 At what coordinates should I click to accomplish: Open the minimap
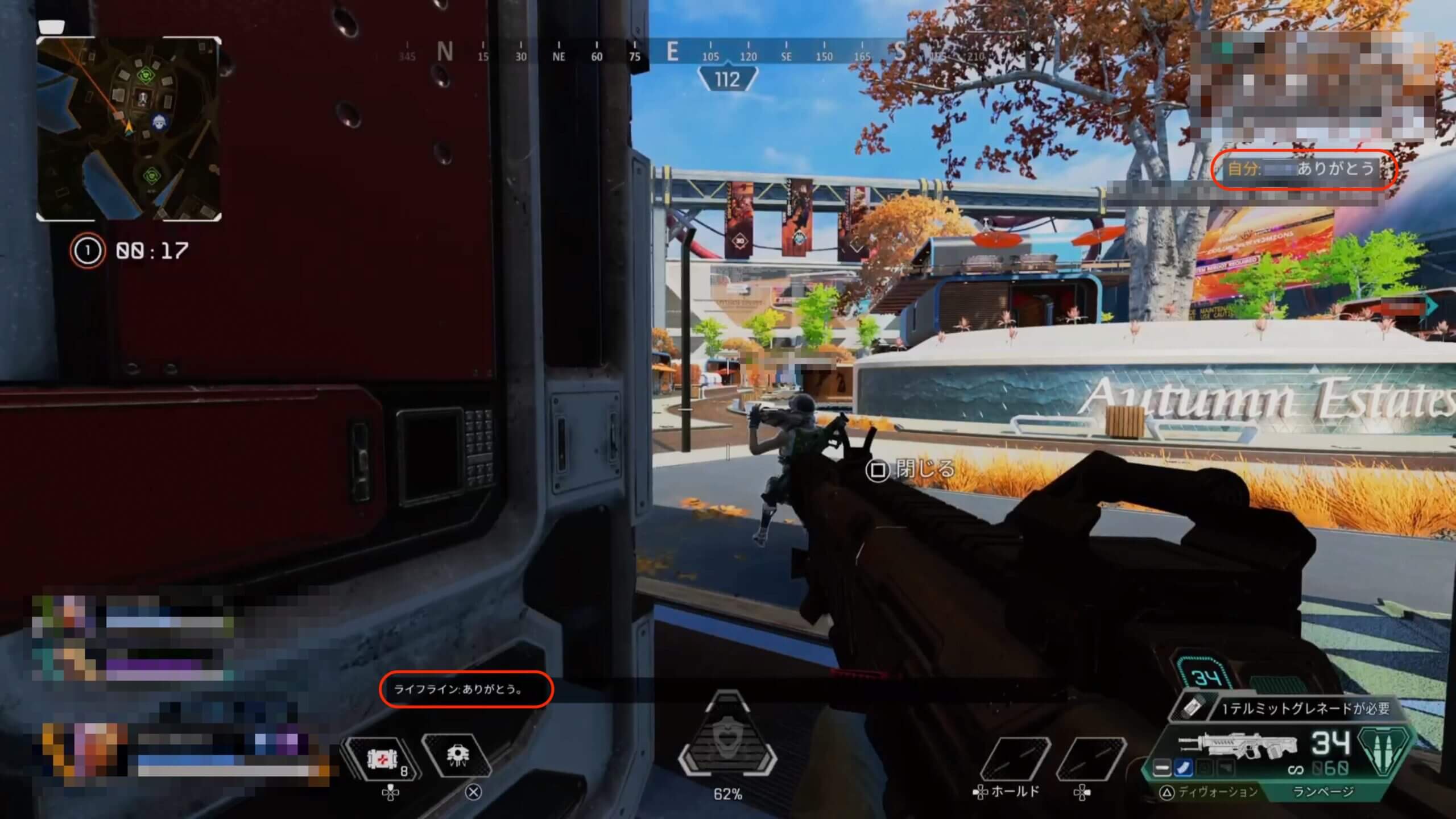click(x=129, y=129)
